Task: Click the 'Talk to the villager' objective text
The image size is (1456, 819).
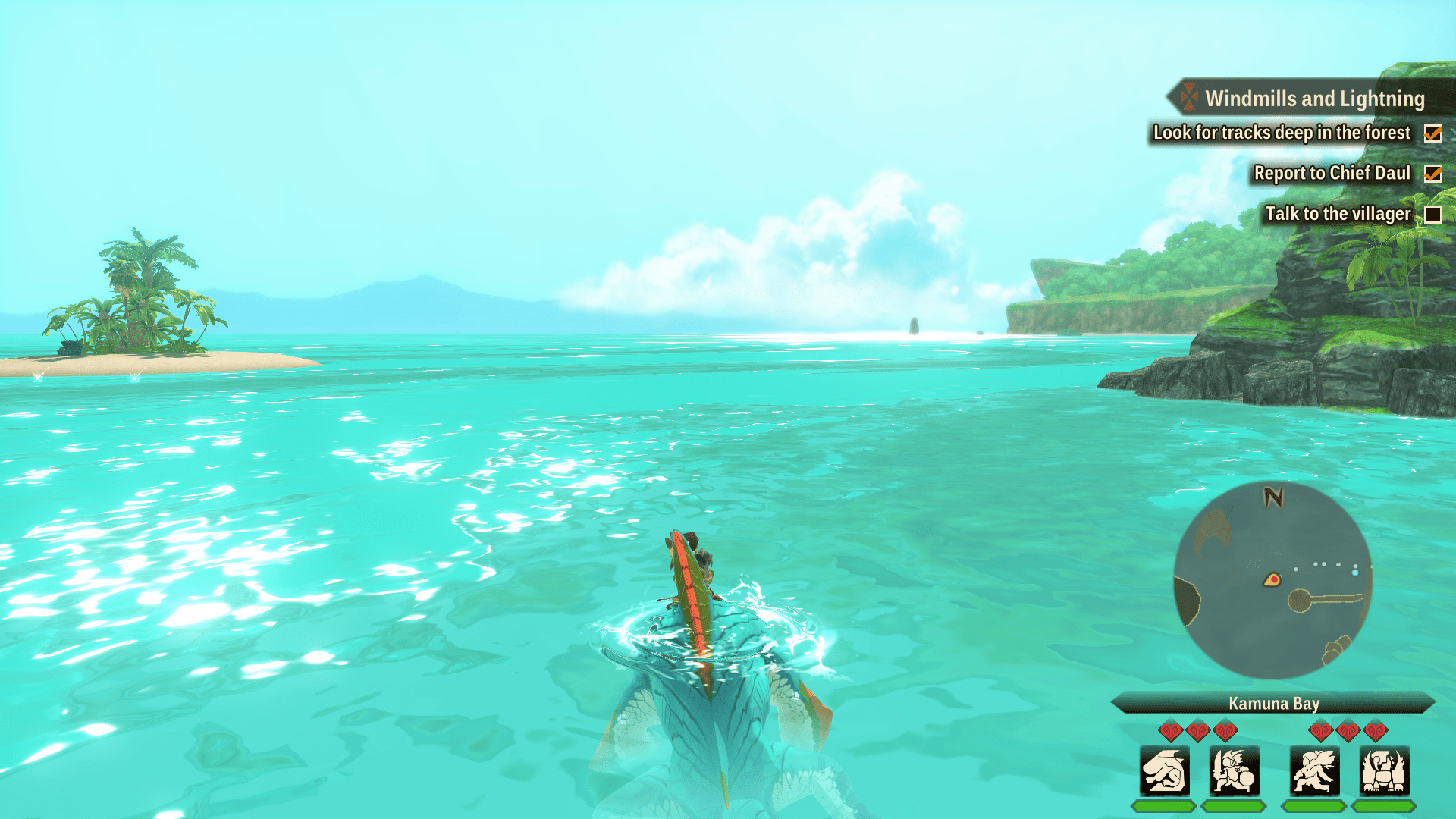Action: (1337, 214)
